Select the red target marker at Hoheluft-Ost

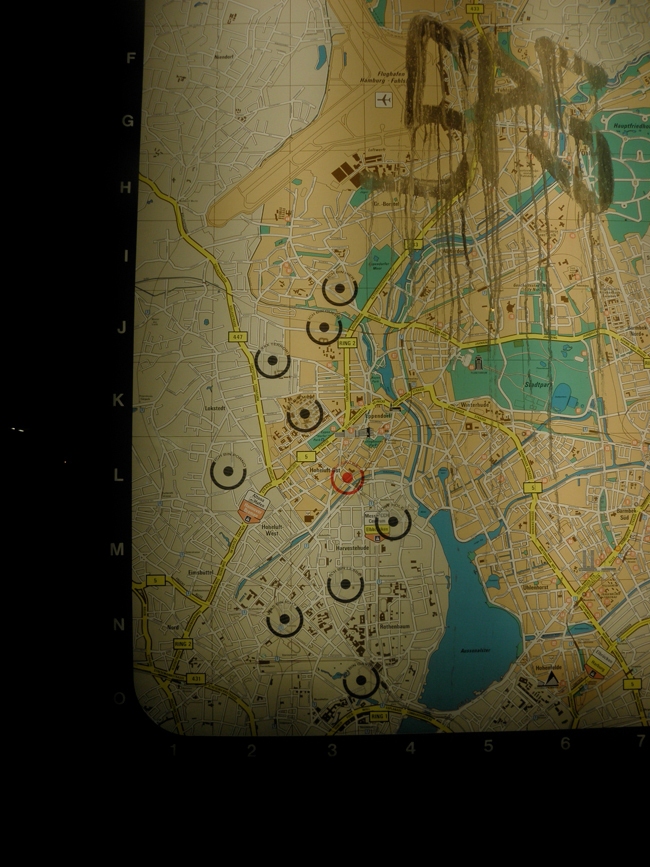tap(347, 480)
